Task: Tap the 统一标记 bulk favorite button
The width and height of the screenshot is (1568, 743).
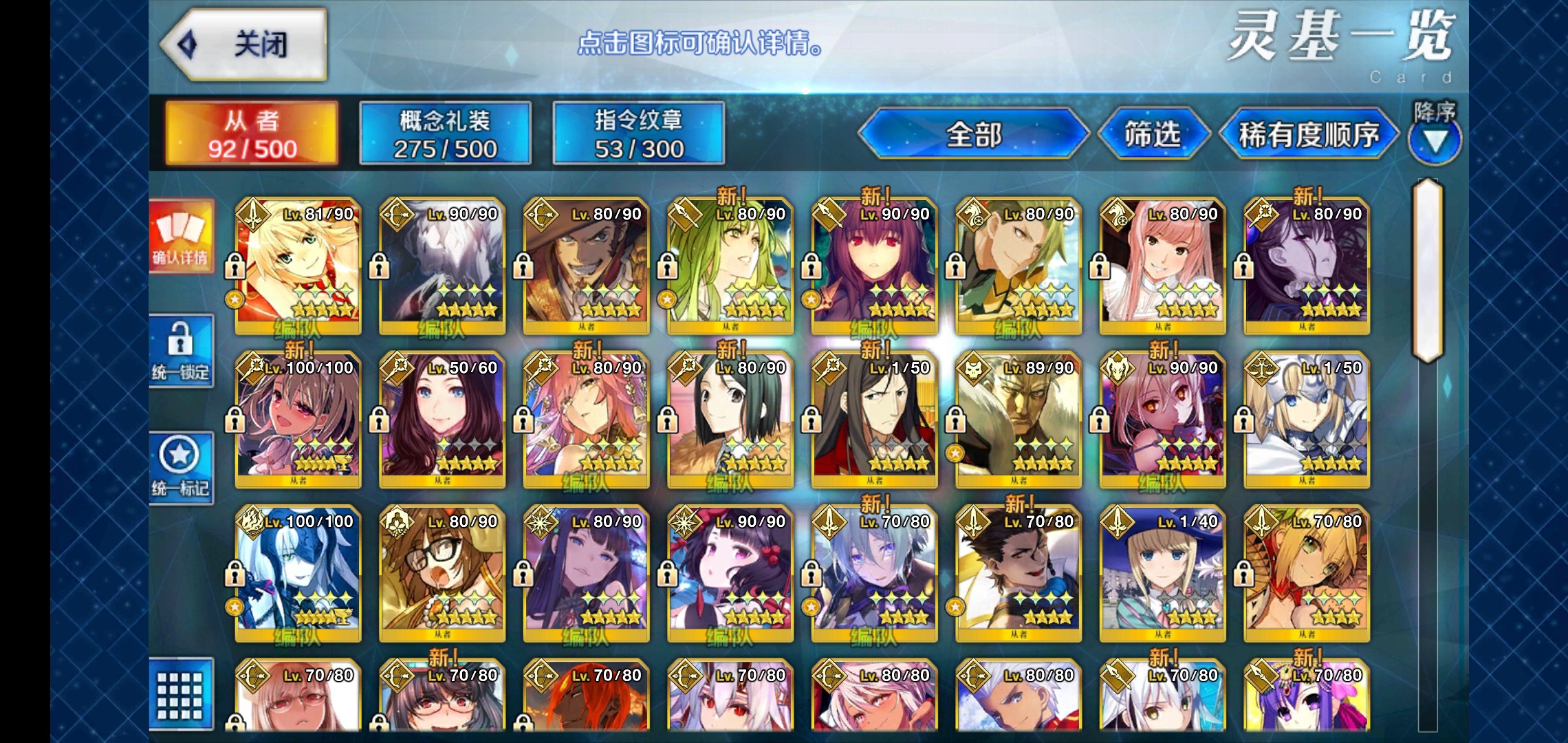Action: coord(181,468)
